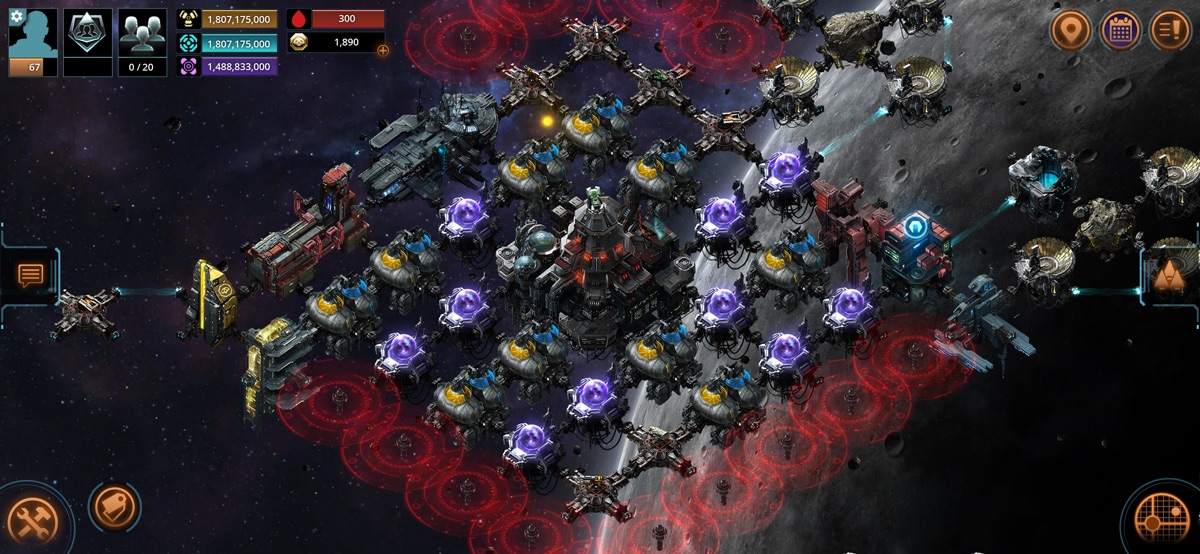
Task: Click the settings gear on the profile
Action: (15, 17)
